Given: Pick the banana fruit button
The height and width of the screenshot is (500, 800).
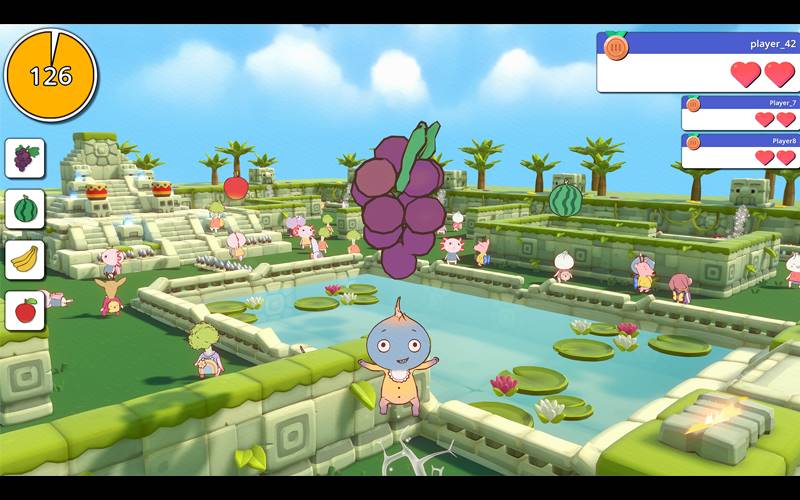Looking at the screenshot, I should 25,260.
